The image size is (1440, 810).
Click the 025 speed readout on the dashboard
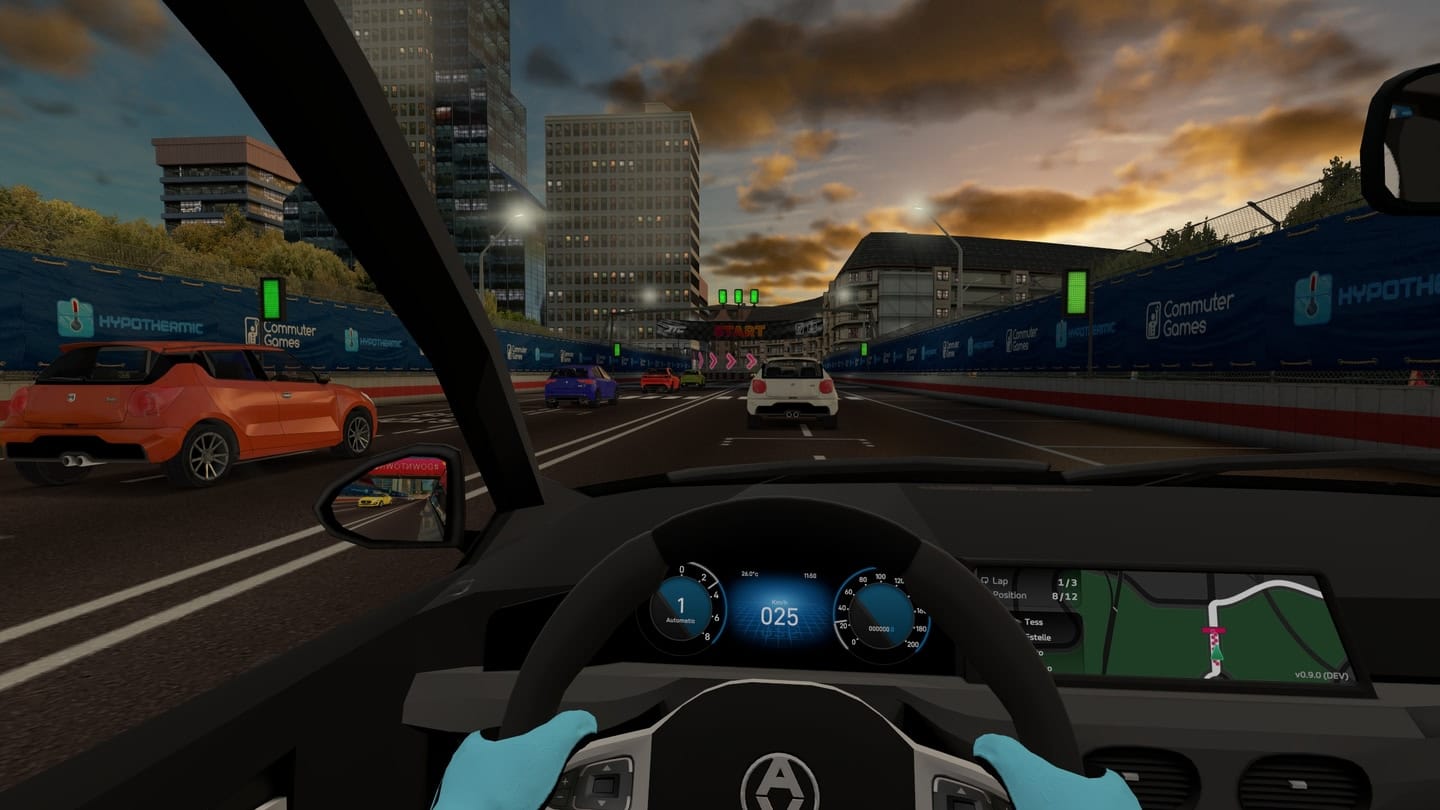pos(779,614)
